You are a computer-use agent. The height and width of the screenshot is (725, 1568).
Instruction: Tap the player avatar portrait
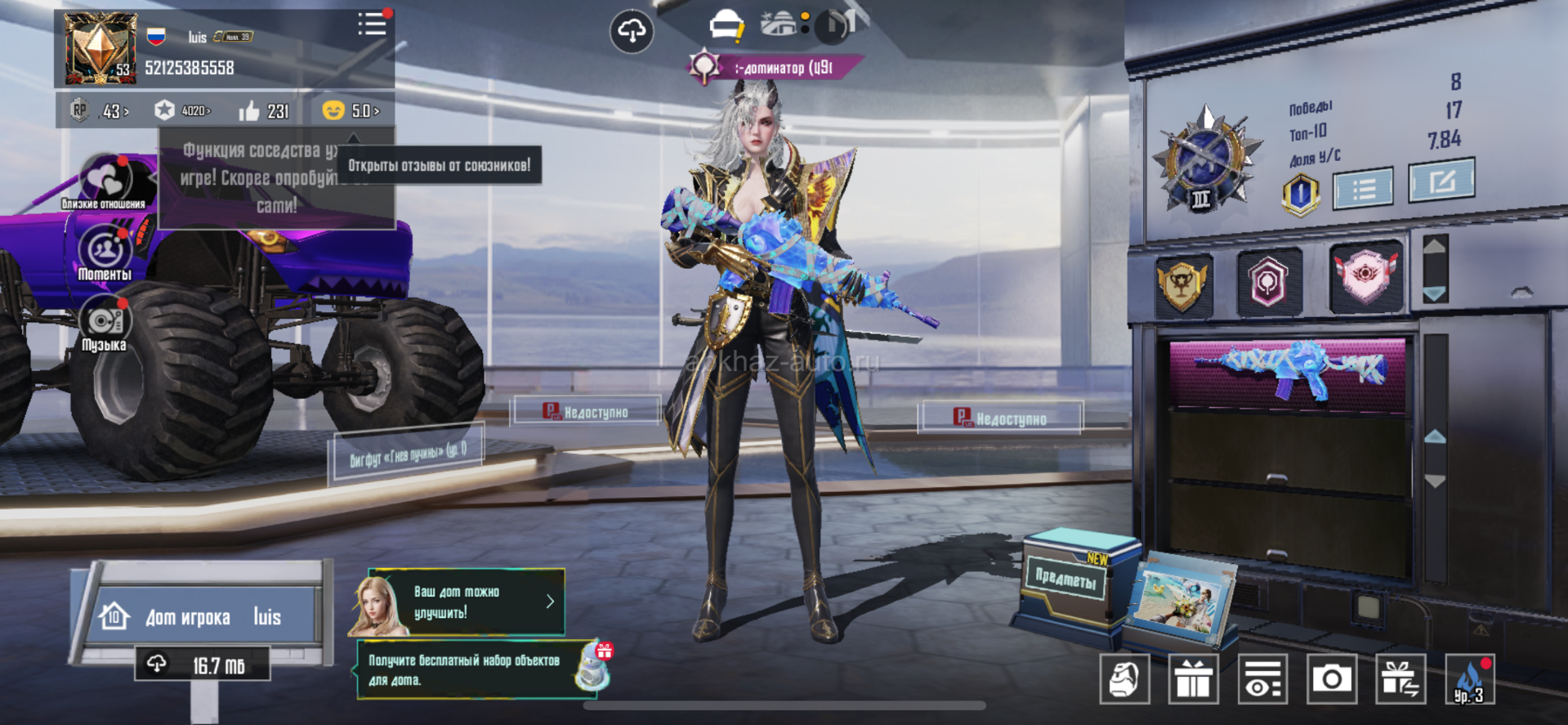[x=101, y=48]
